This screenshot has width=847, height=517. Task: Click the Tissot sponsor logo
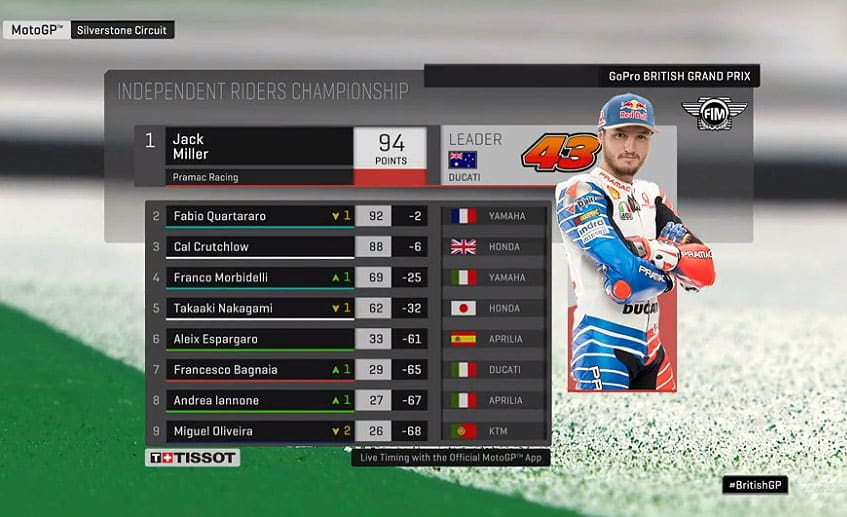[193, 458]
